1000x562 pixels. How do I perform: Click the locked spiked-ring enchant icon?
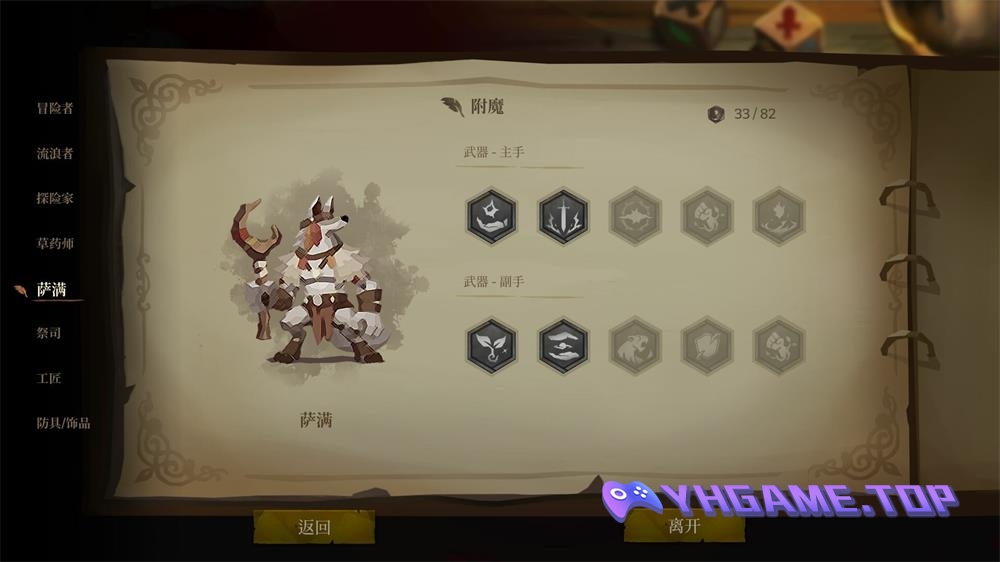click(635, 216)
